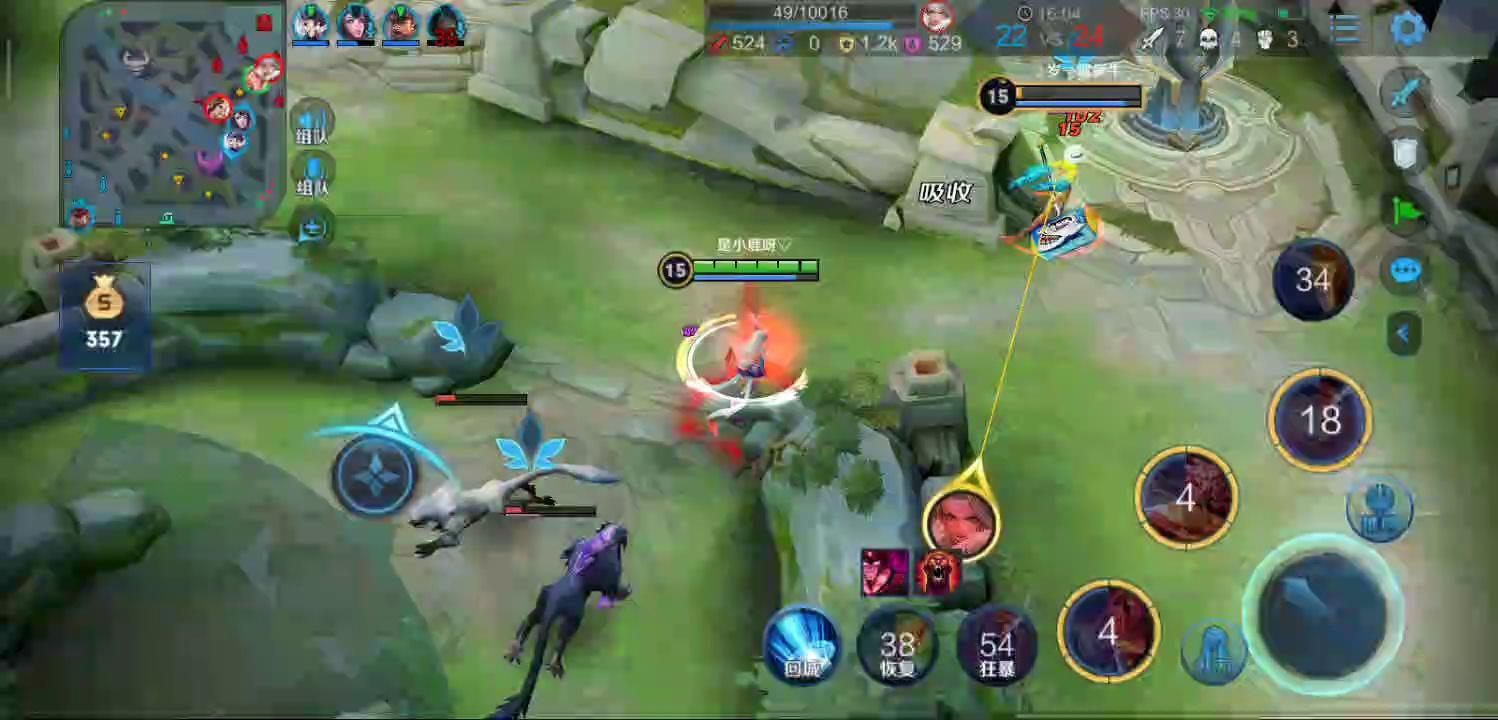1498x720 pixels.
Task: Tap the white shield icon
Action: click(1405, 152)
